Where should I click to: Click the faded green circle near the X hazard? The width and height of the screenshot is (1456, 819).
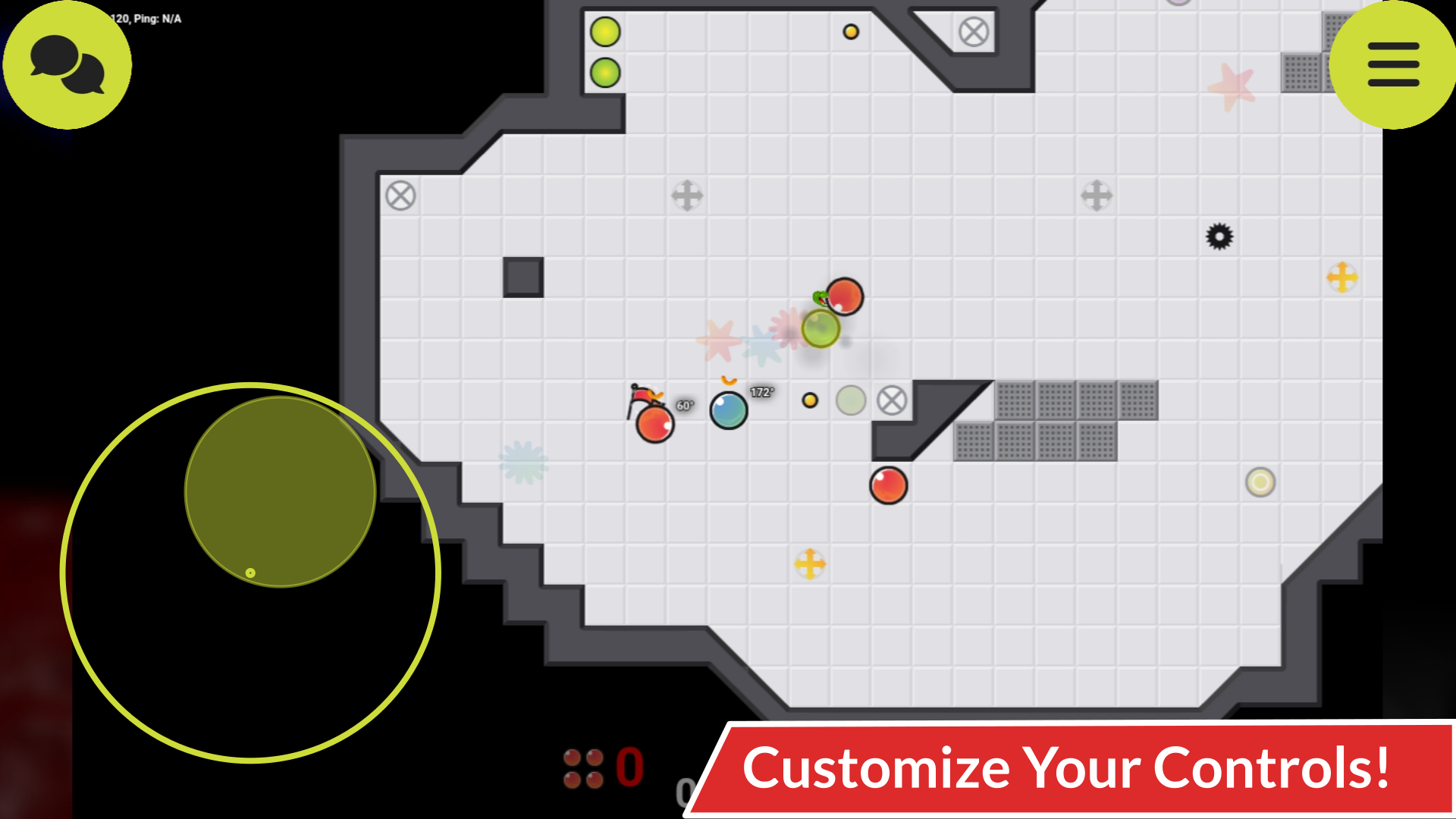[x=852, y=400]
